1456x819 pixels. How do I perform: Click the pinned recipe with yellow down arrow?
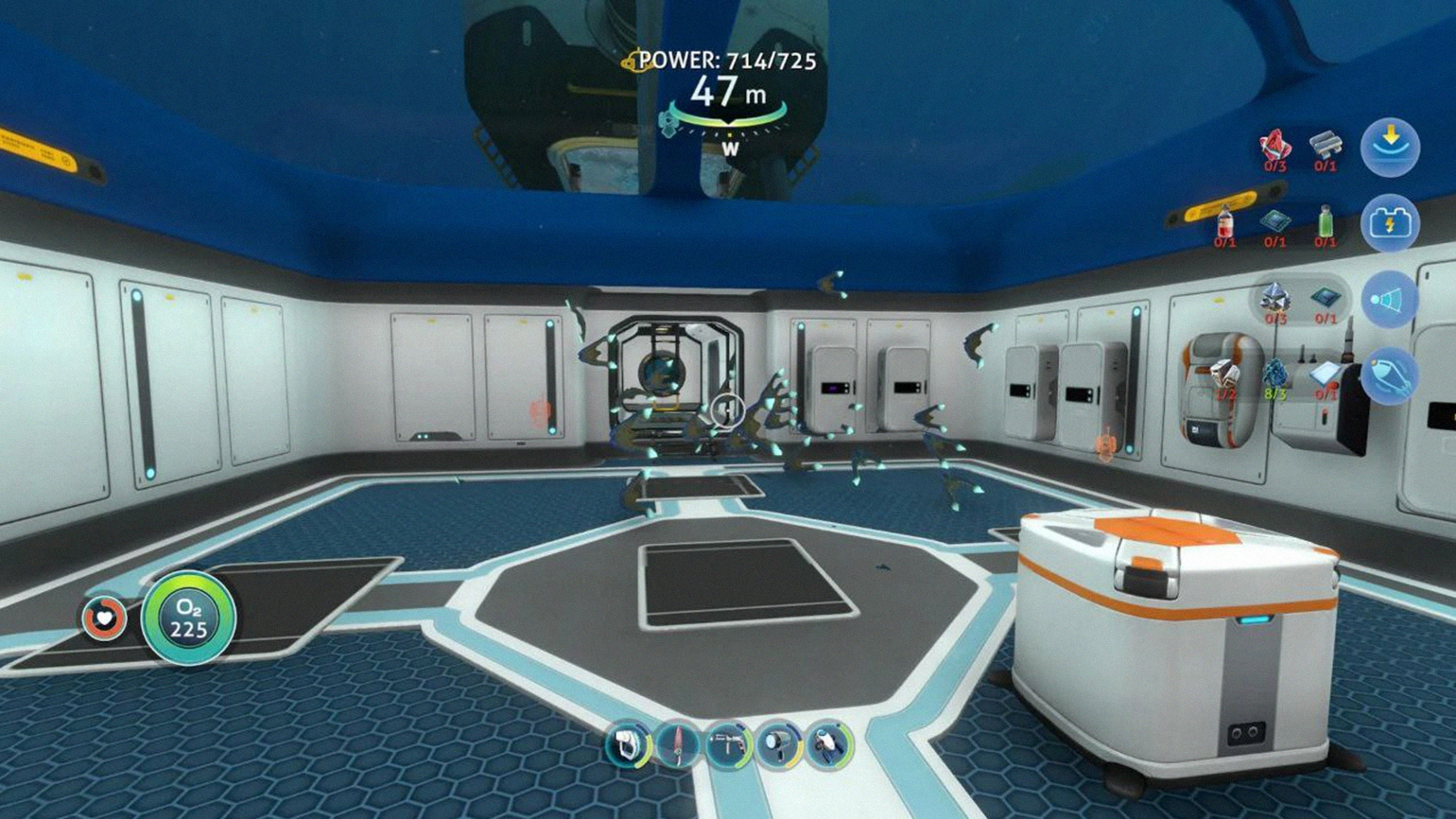(1390, 148)
